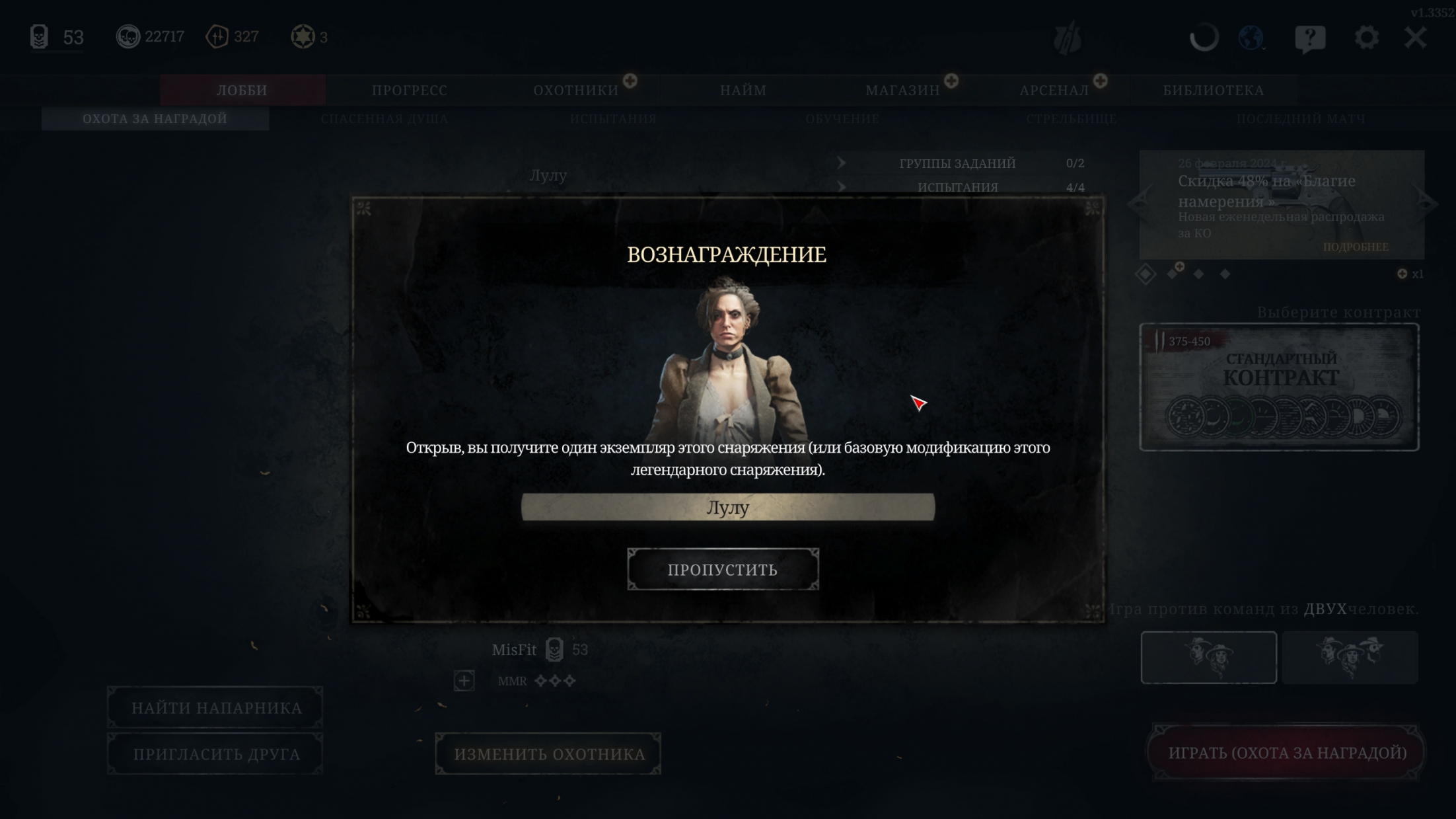The width and height of the screenshot is (1456, 819).
Task: Go to the ОХОТНИКИ tab
Action: point(576,91)
